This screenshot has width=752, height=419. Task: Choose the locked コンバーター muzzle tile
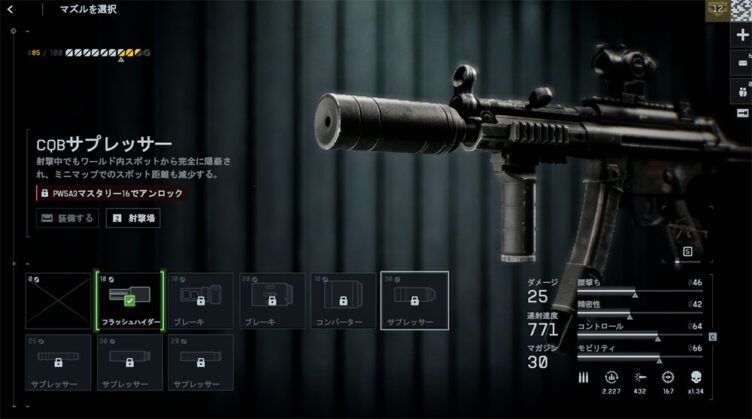(x=342, y=301)
